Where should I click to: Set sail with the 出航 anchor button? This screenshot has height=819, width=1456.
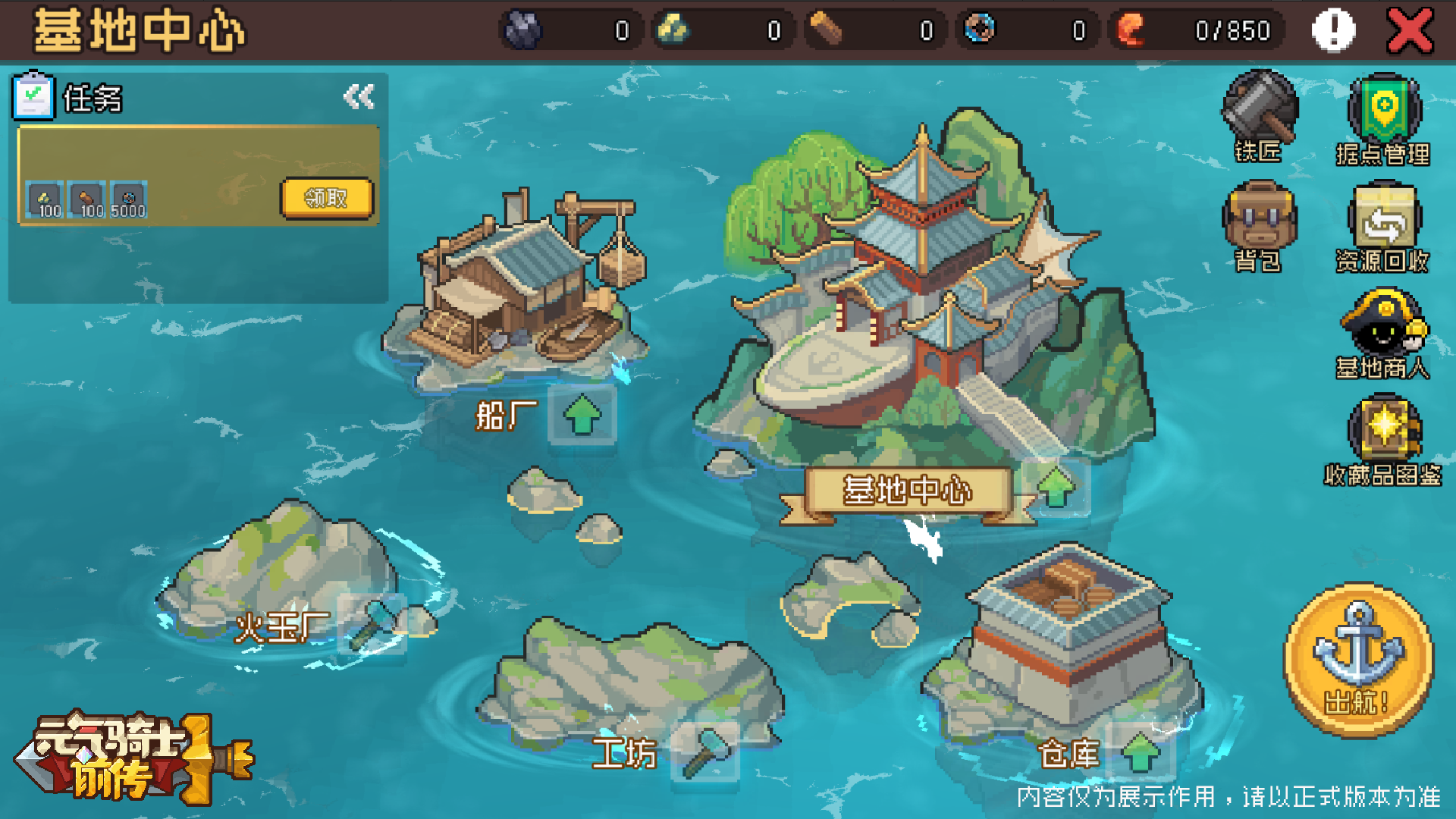point(1359,660)
